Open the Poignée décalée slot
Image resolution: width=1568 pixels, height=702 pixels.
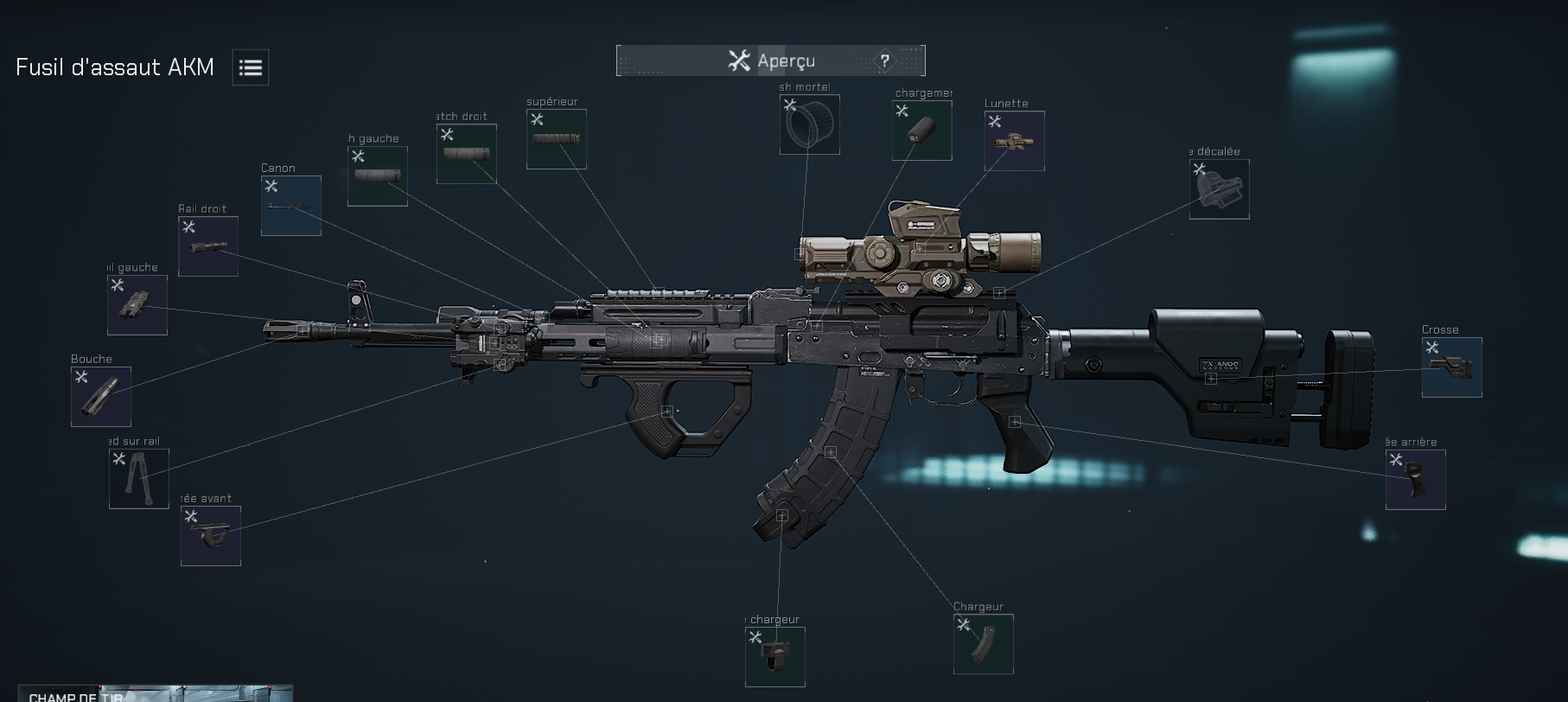1219,190
